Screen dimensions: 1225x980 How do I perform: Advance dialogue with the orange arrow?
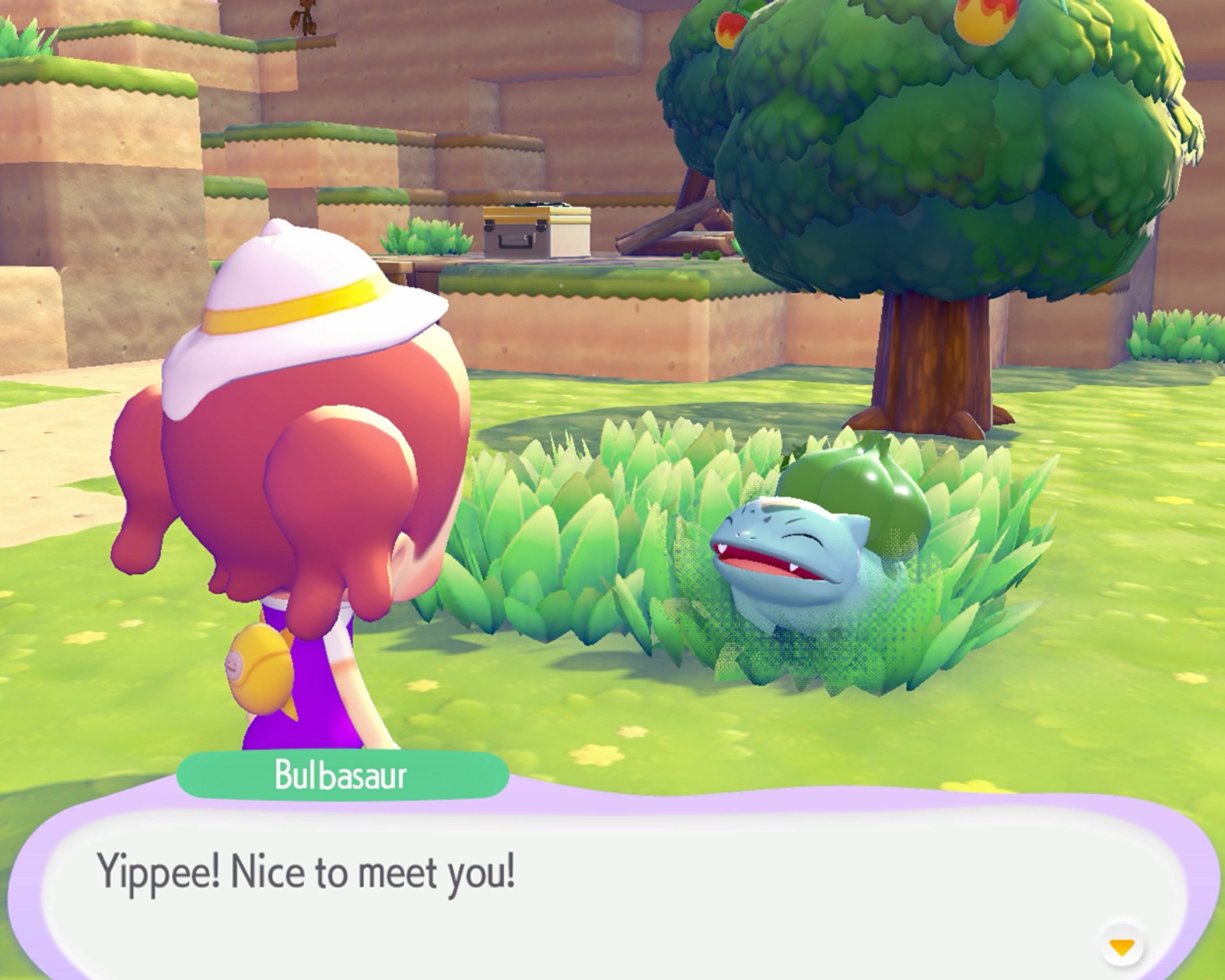point(1122,947)
